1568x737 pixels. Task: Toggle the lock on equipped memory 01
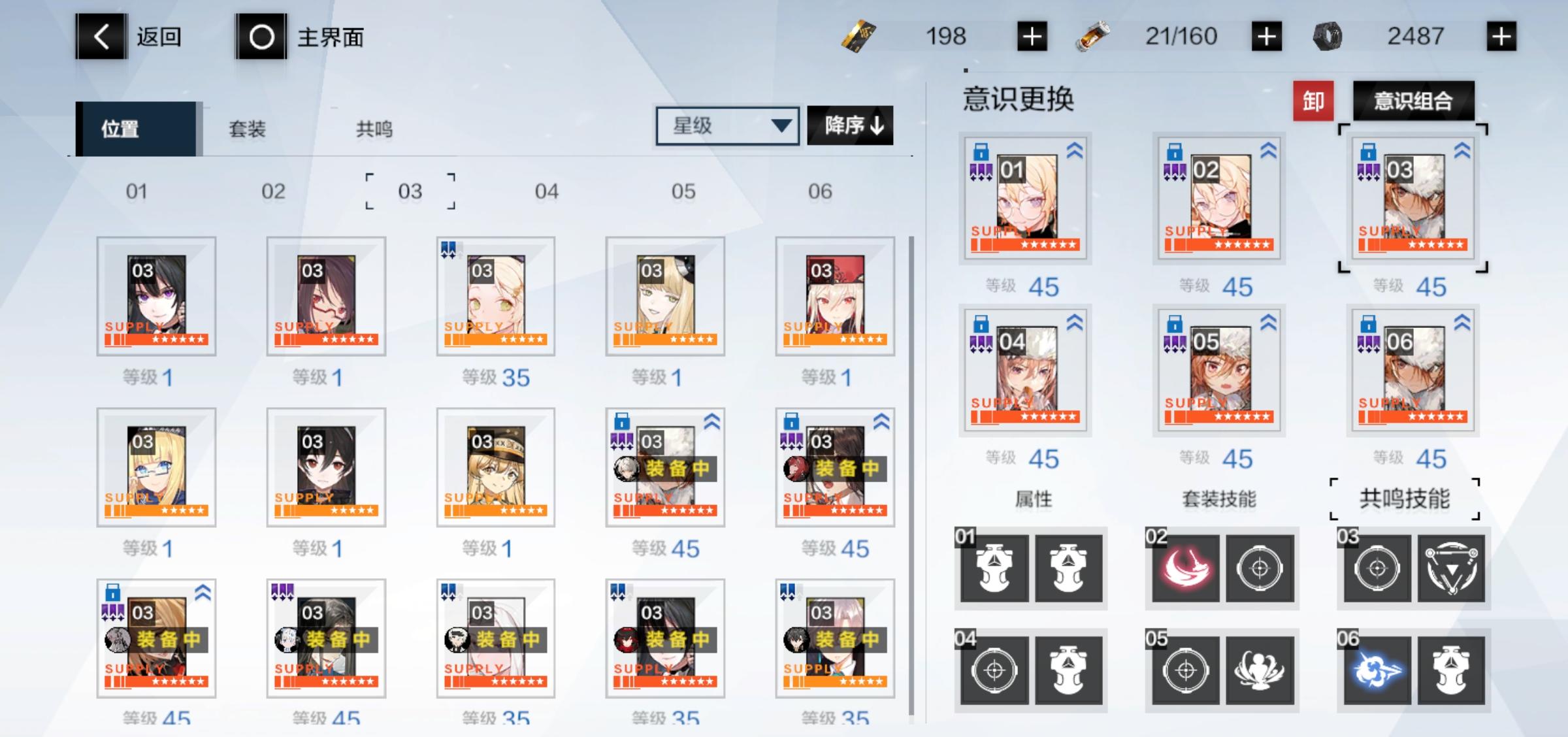tap(982, 150)
